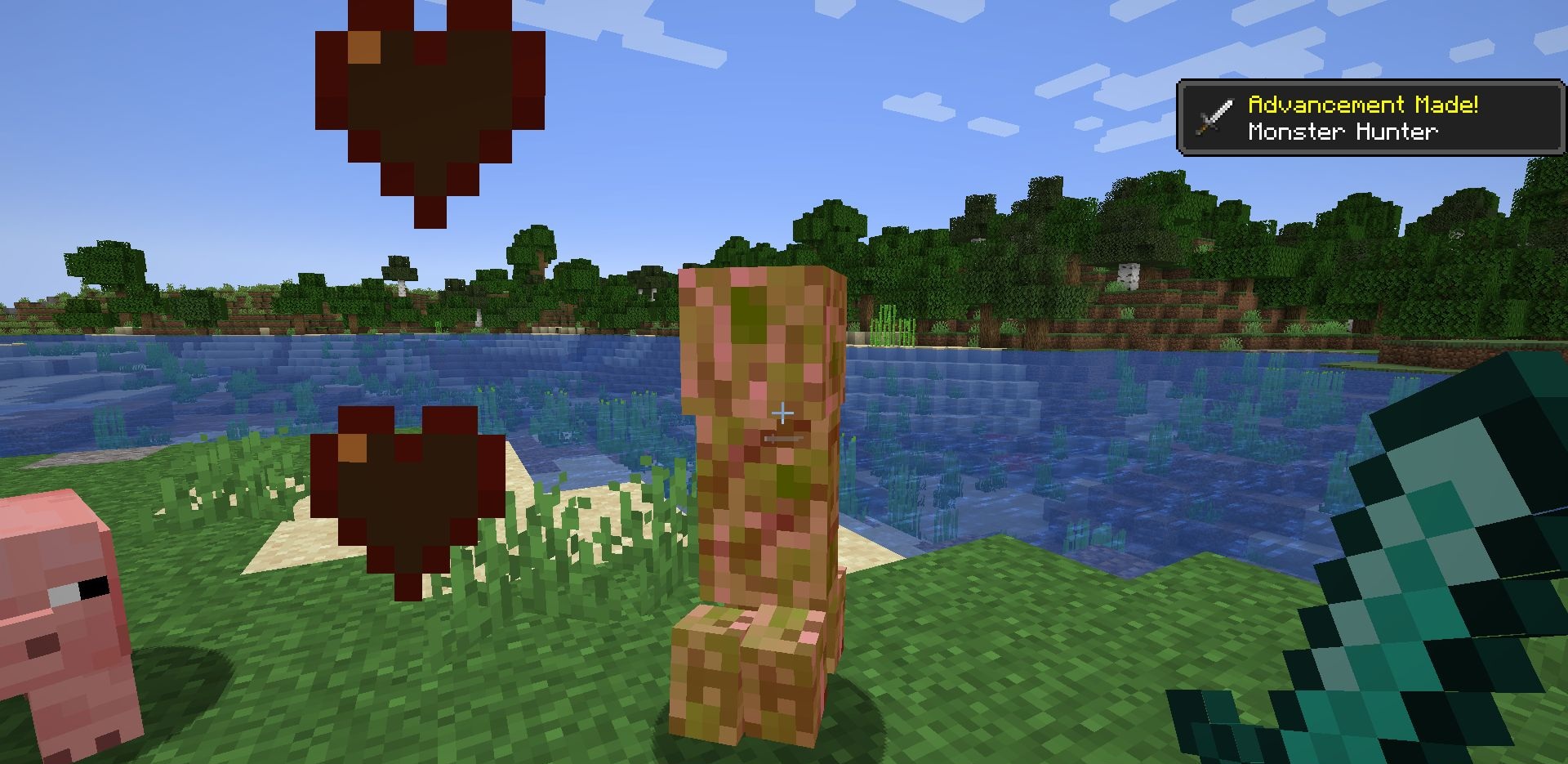Image resolution: width=1568 pixels, height=764 pixels.
Task: Click the attack cooldown indicator below the crosshair
Action: click(782, 439)
